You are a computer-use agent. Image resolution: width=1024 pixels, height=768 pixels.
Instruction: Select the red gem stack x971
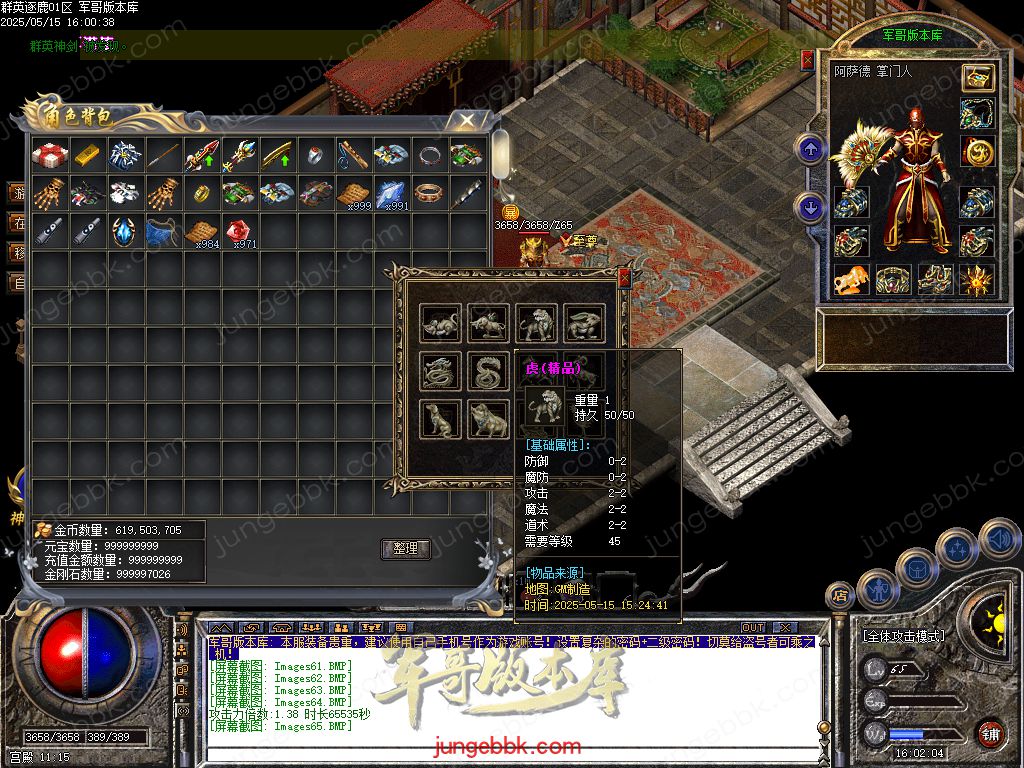[240, 232]
